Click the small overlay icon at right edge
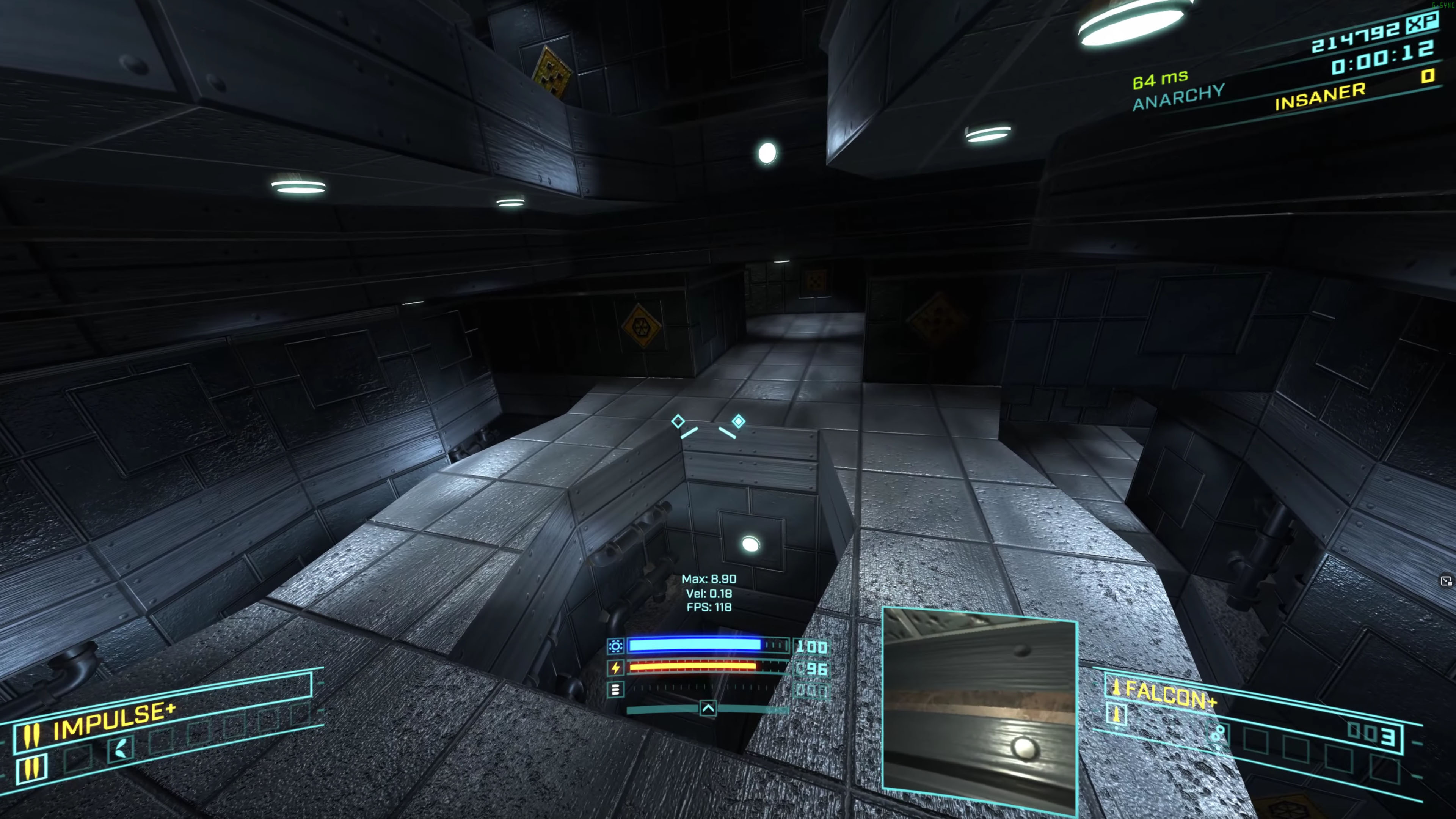The image size is (1456, 819). pos(1445,581)
